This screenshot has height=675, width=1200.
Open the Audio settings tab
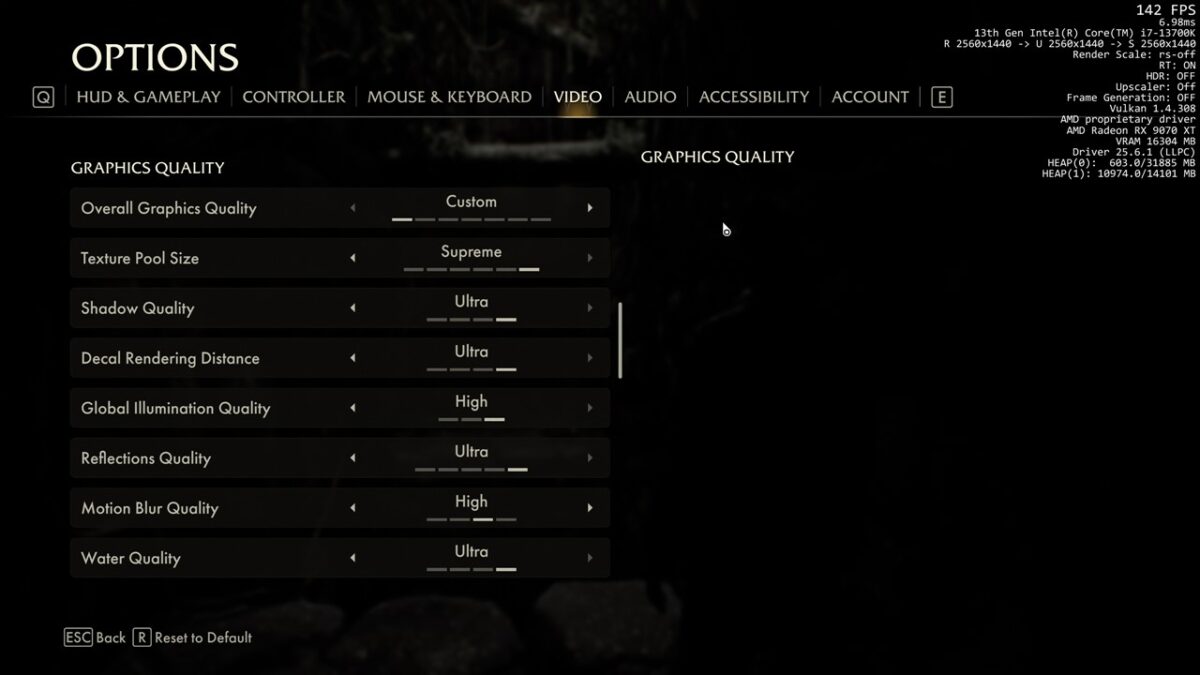650,97
